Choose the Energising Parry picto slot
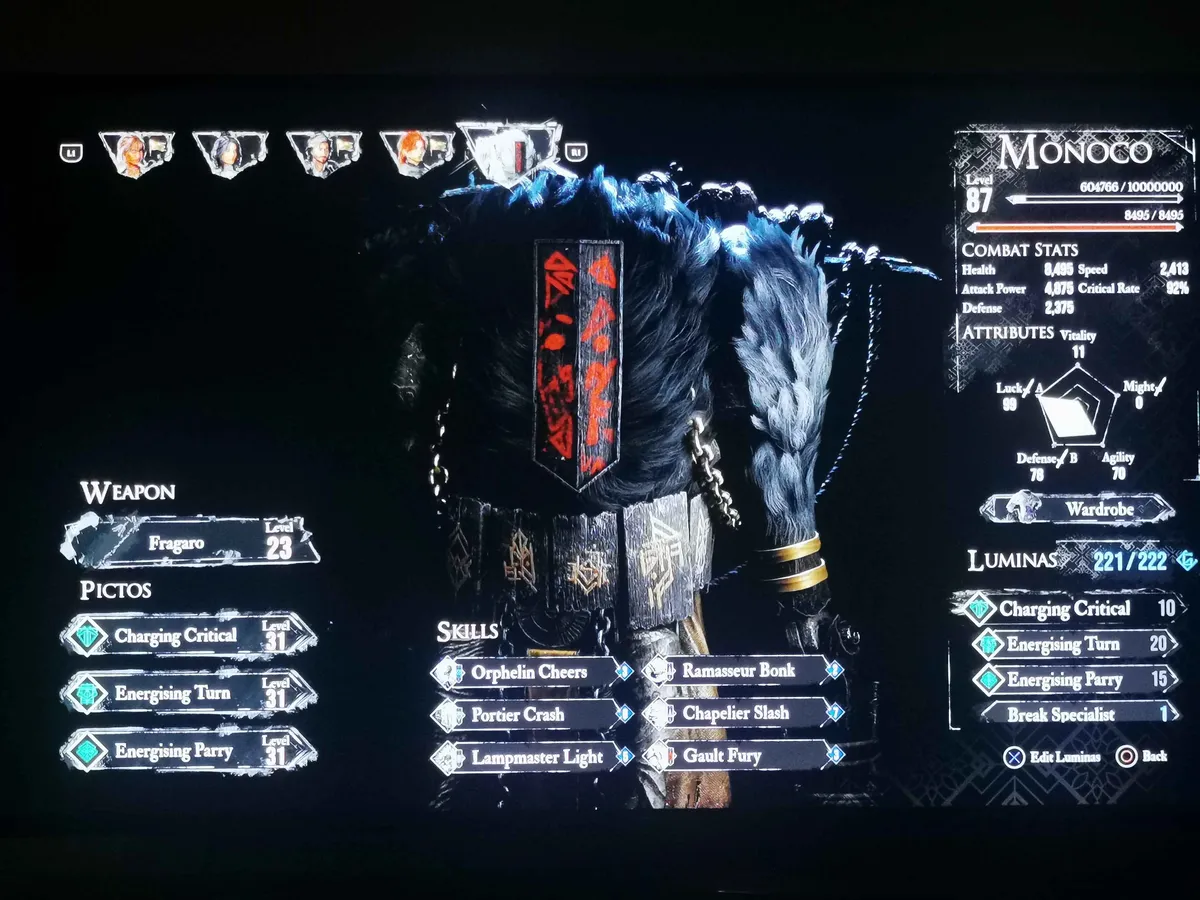The height and width of the screenshot is (900, 1200). tap(190, 751)
